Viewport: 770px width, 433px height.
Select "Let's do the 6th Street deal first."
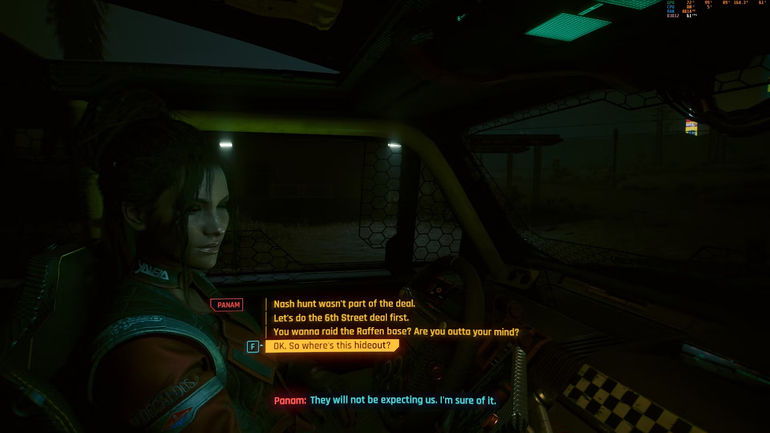click(342, 318)
